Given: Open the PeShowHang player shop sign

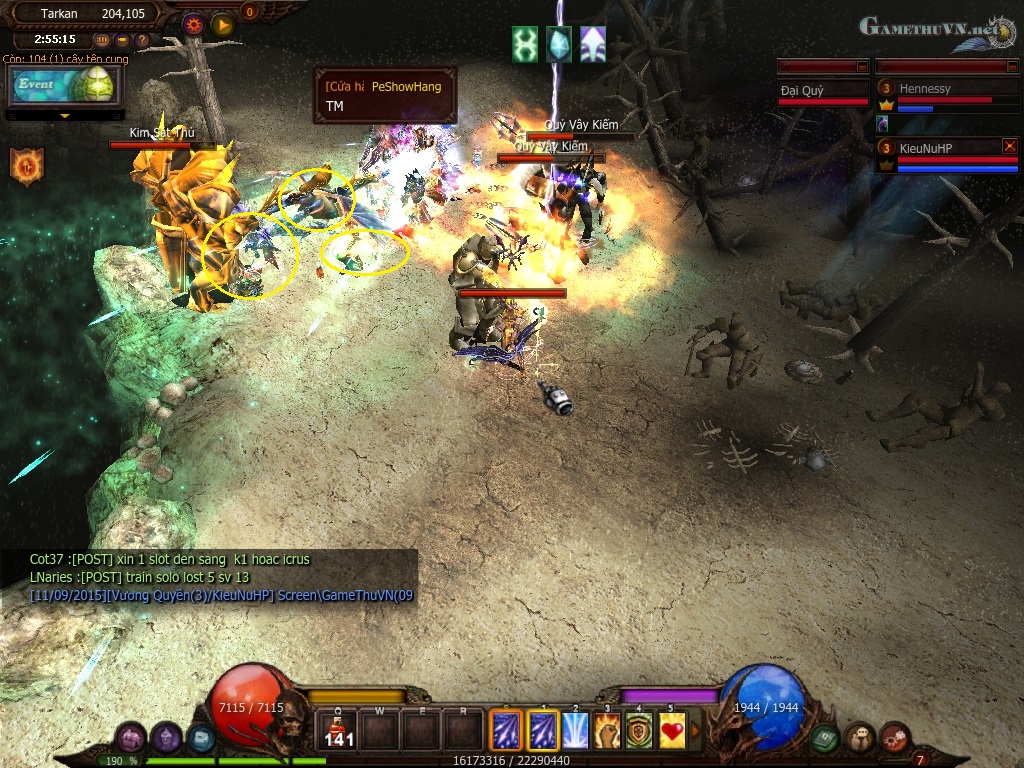Looking at the screenshot, I should click(x=385, y=95).
